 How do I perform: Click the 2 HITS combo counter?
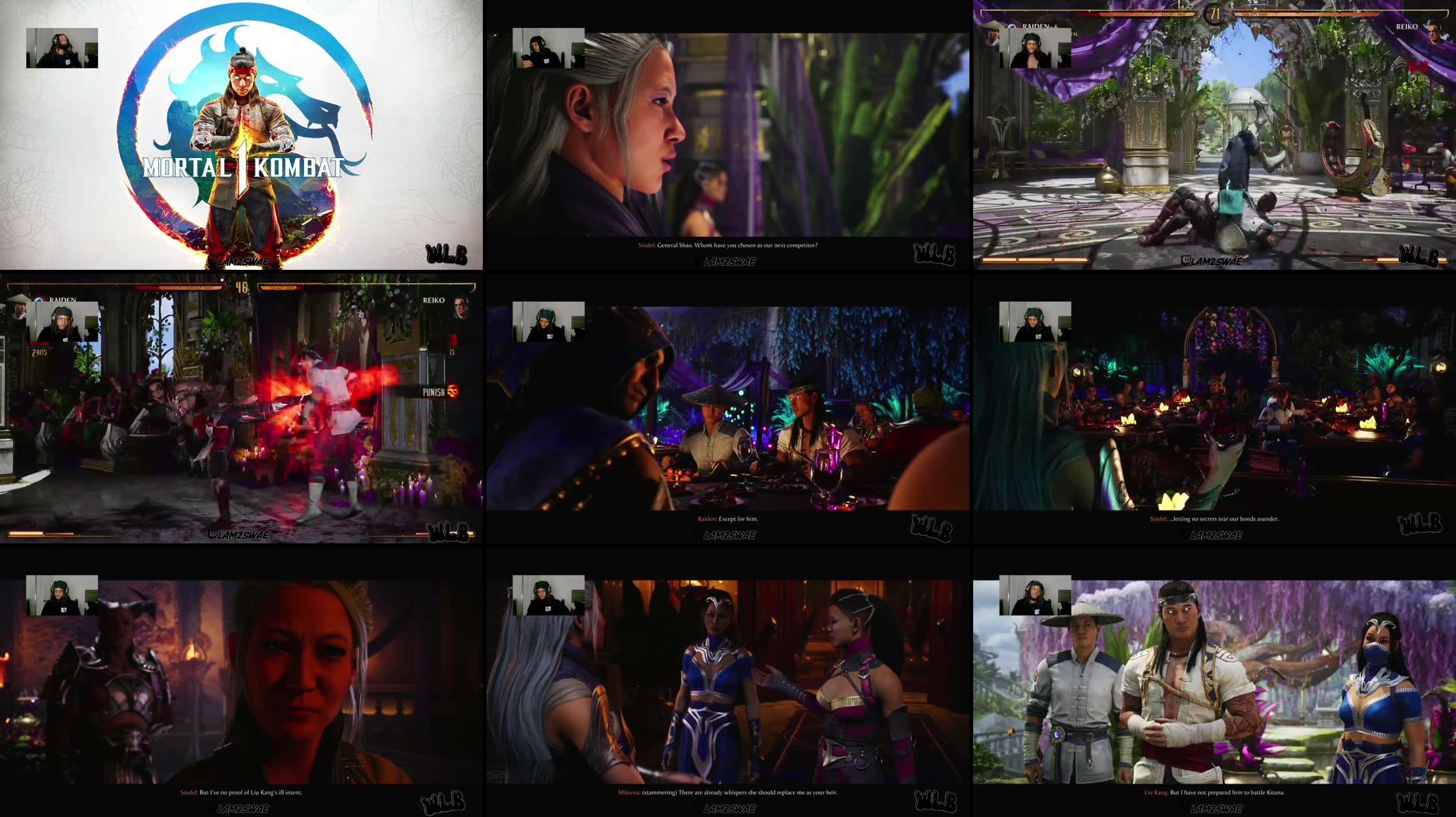click(x=38, y=353)
